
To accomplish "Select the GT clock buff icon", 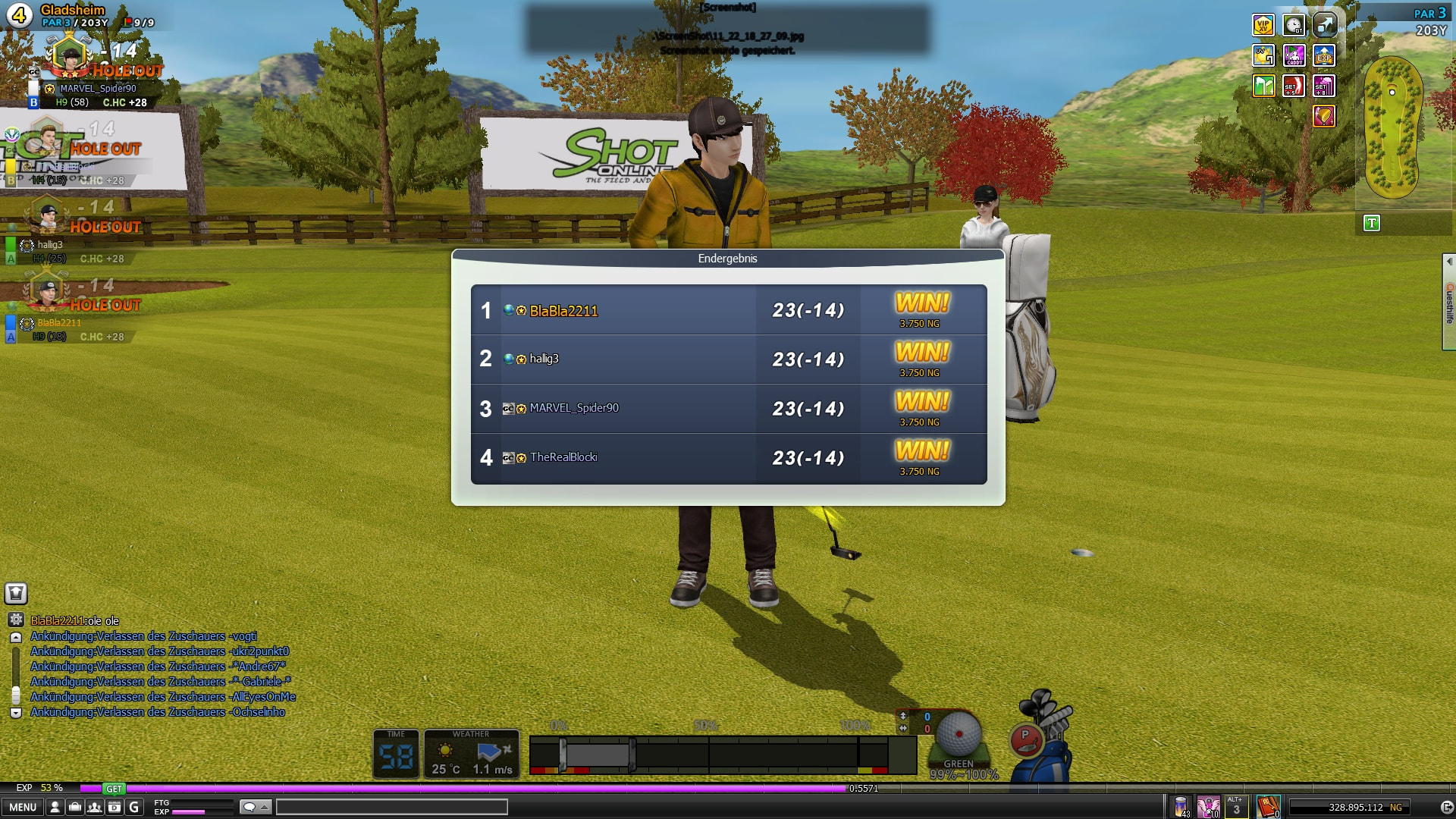I will (x=1294, y=25).
